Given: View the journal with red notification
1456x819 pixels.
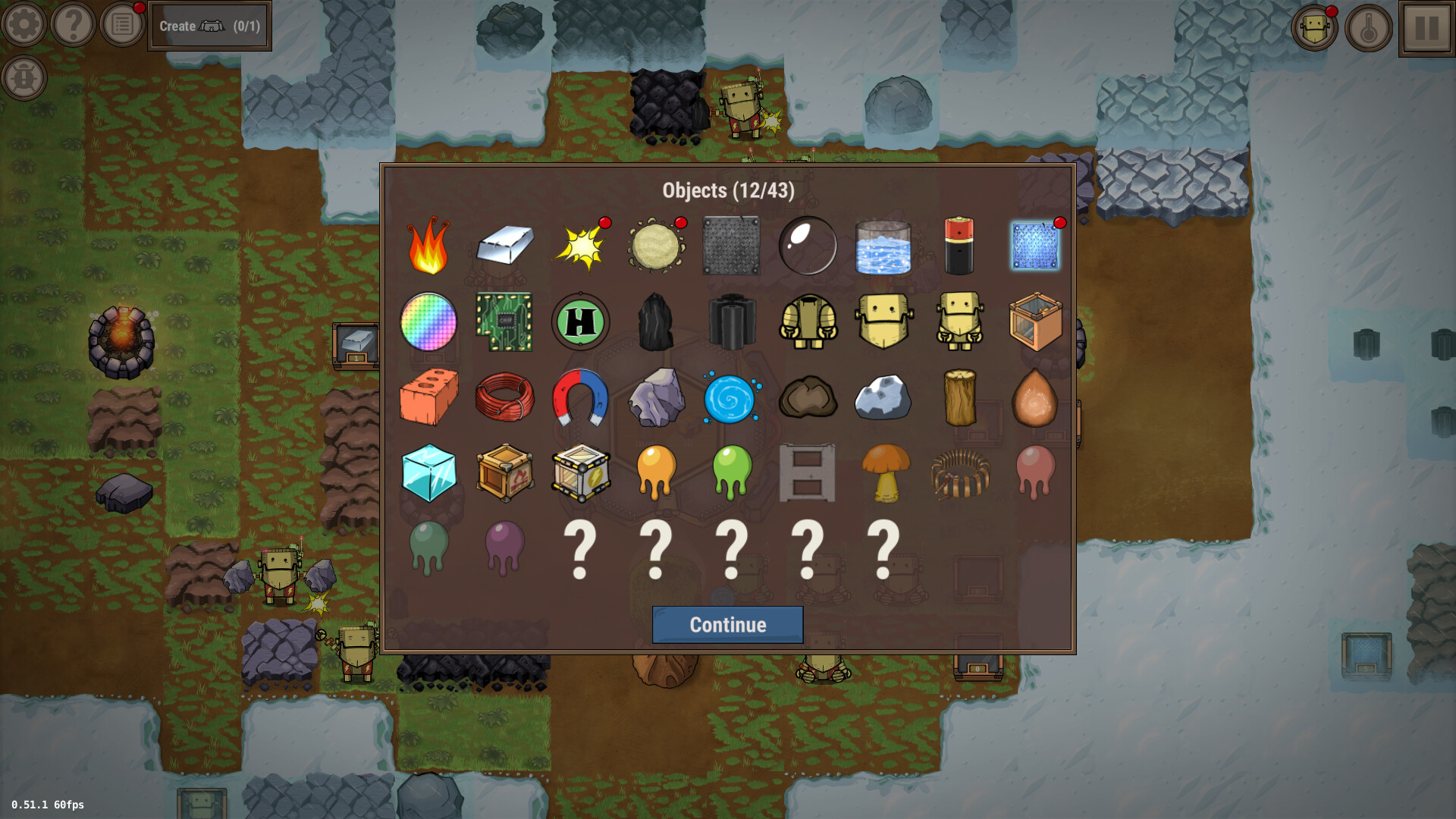Looking at the screenshot, I should [x=122, y=24].
